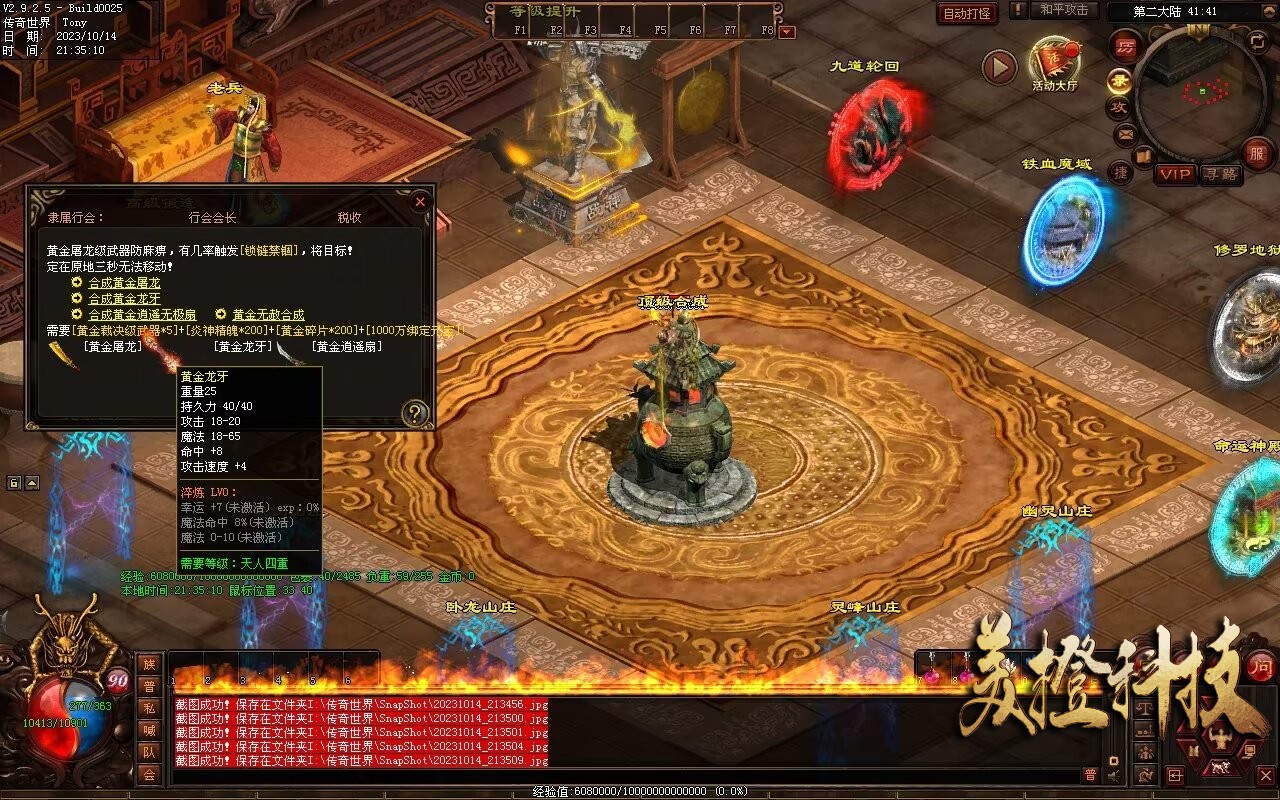Choose the 合成黄金屠龙 option
1280x800 pixels.
124,283
